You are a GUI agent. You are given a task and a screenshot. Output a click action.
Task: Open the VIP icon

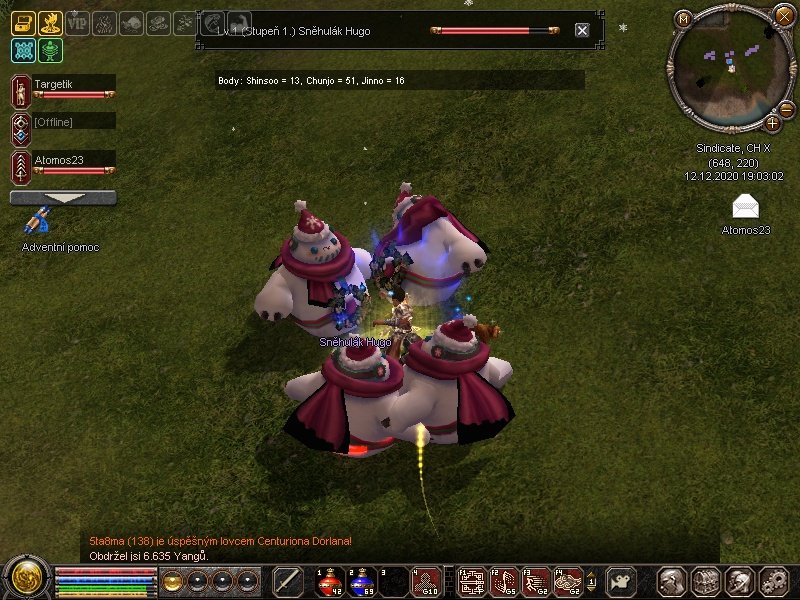click(77, 23)
